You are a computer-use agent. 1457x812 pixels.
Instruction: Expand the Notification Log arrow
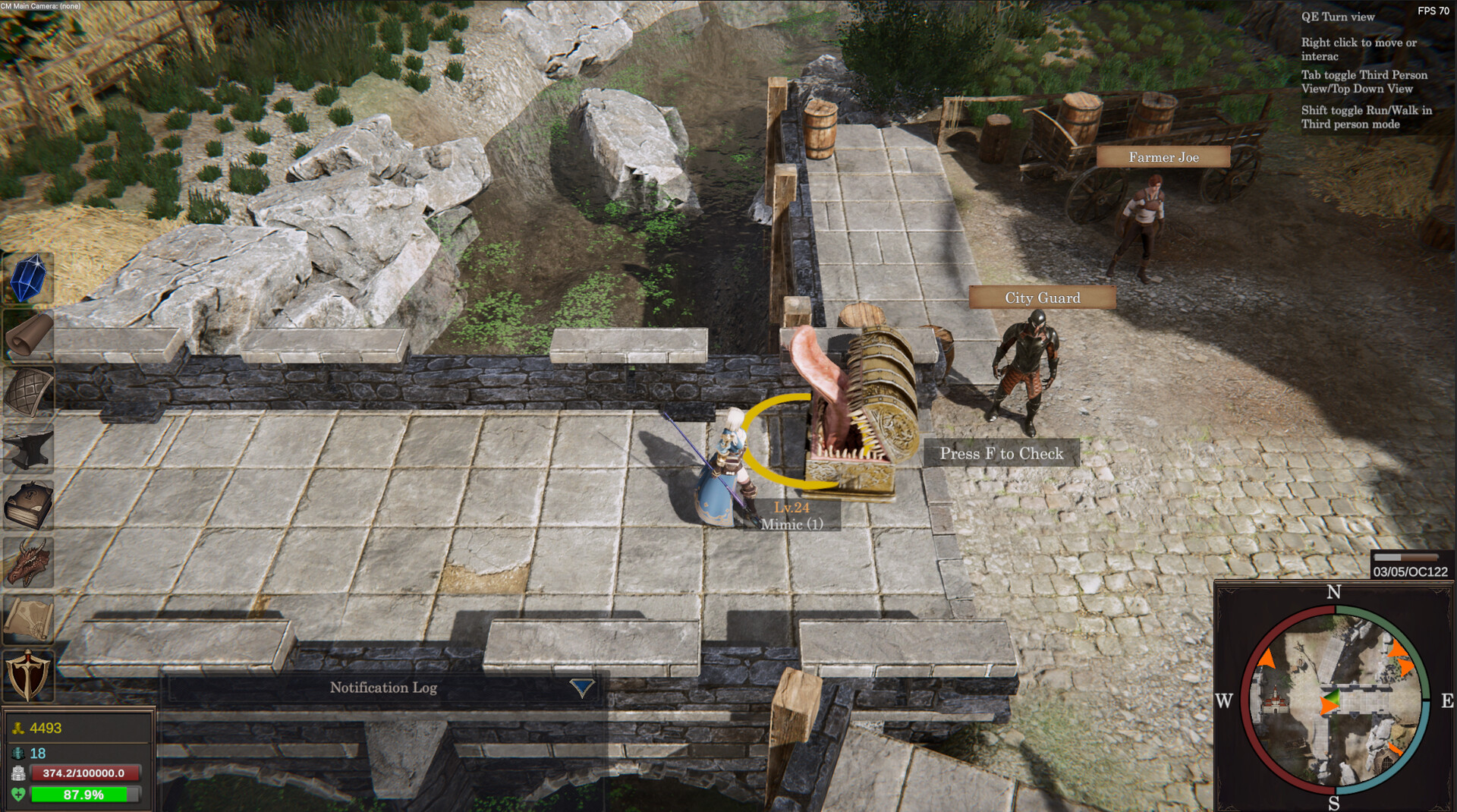pyautogui.click(x=582, y=688)
